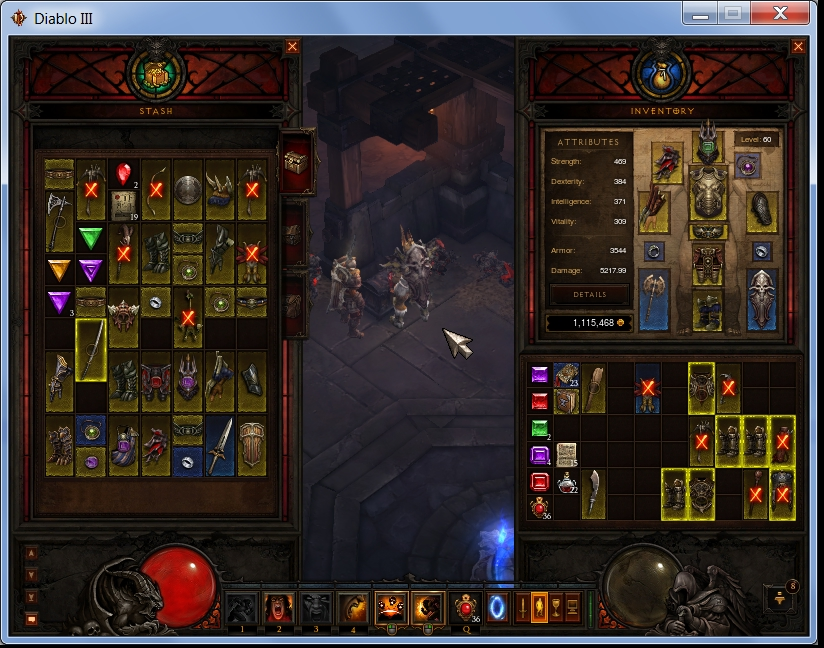Click the equipped amulet slot

tap(747, 166)
